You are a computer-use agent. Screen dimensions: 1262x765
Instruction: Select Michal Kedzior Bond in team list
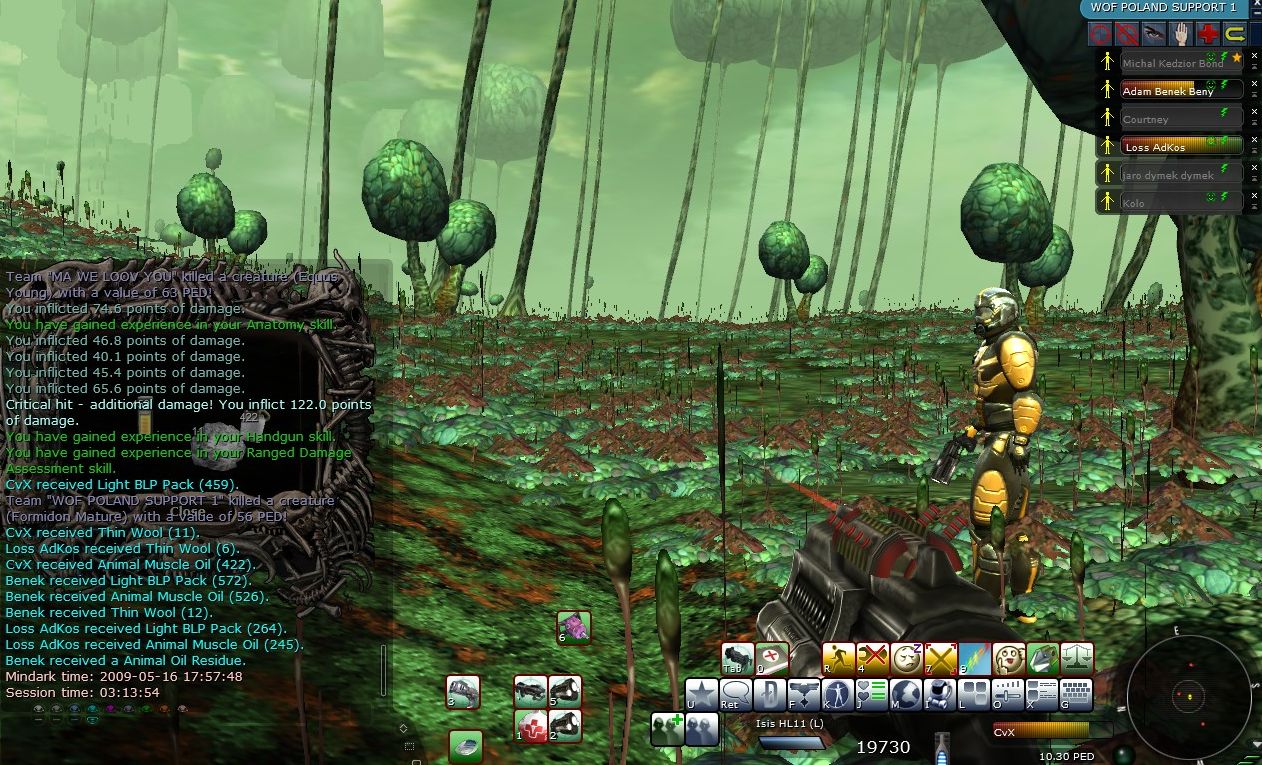pos(1168,63)
